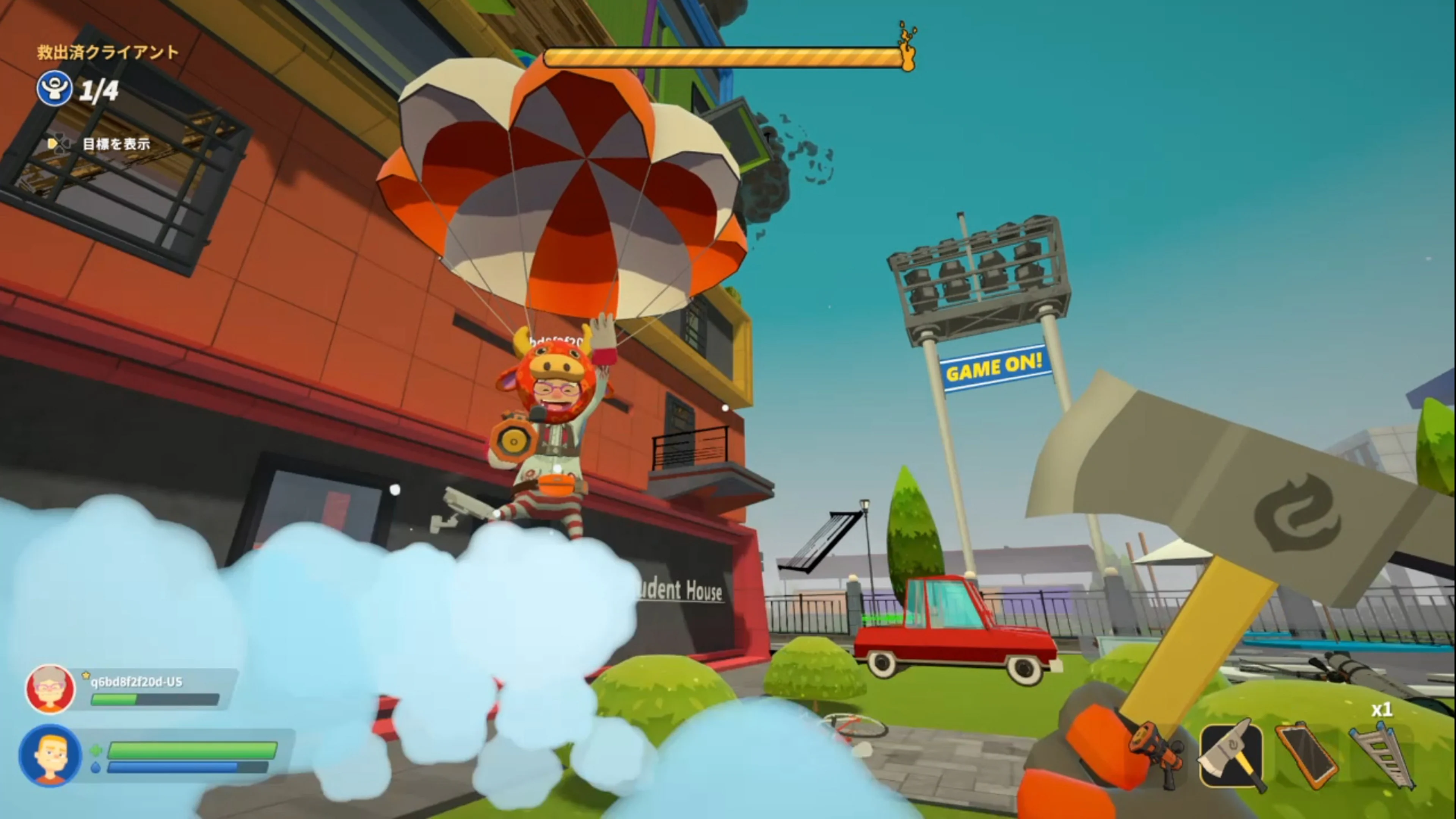This screenshot has width=1456, height=819.
Task: Expand the 1/4 rescue counter details
Action: pyautogui.click(x=99, y=89)
